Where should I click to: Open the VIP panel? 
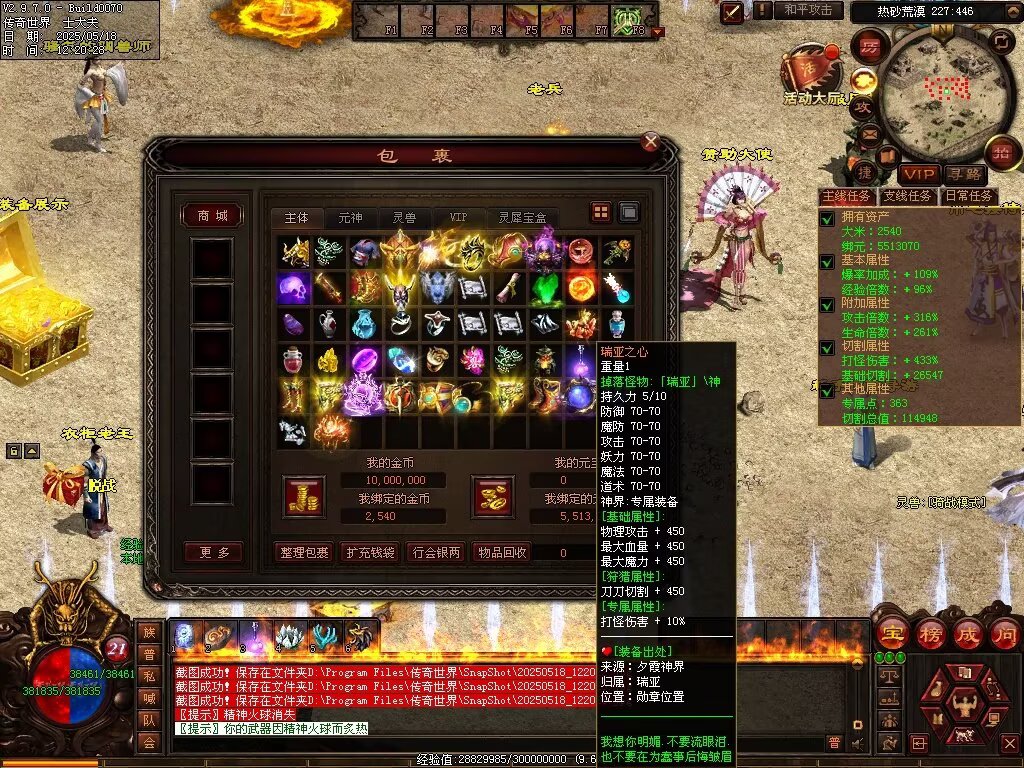point(918,175)
